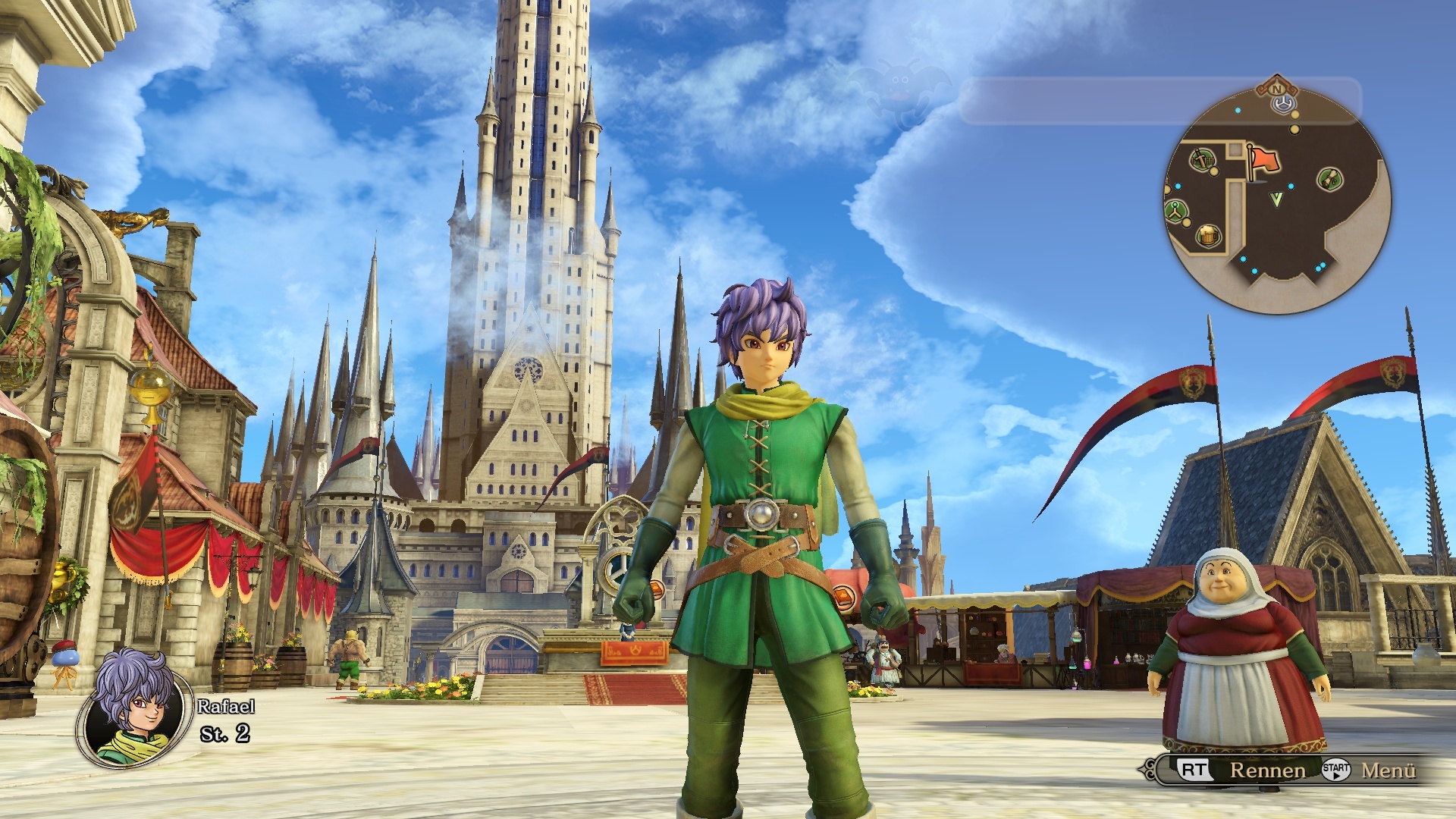This screenshot has width=1456, height=819.
Task: Select a cyan NPC dot on the minimap
Action: coord(1290,186)
